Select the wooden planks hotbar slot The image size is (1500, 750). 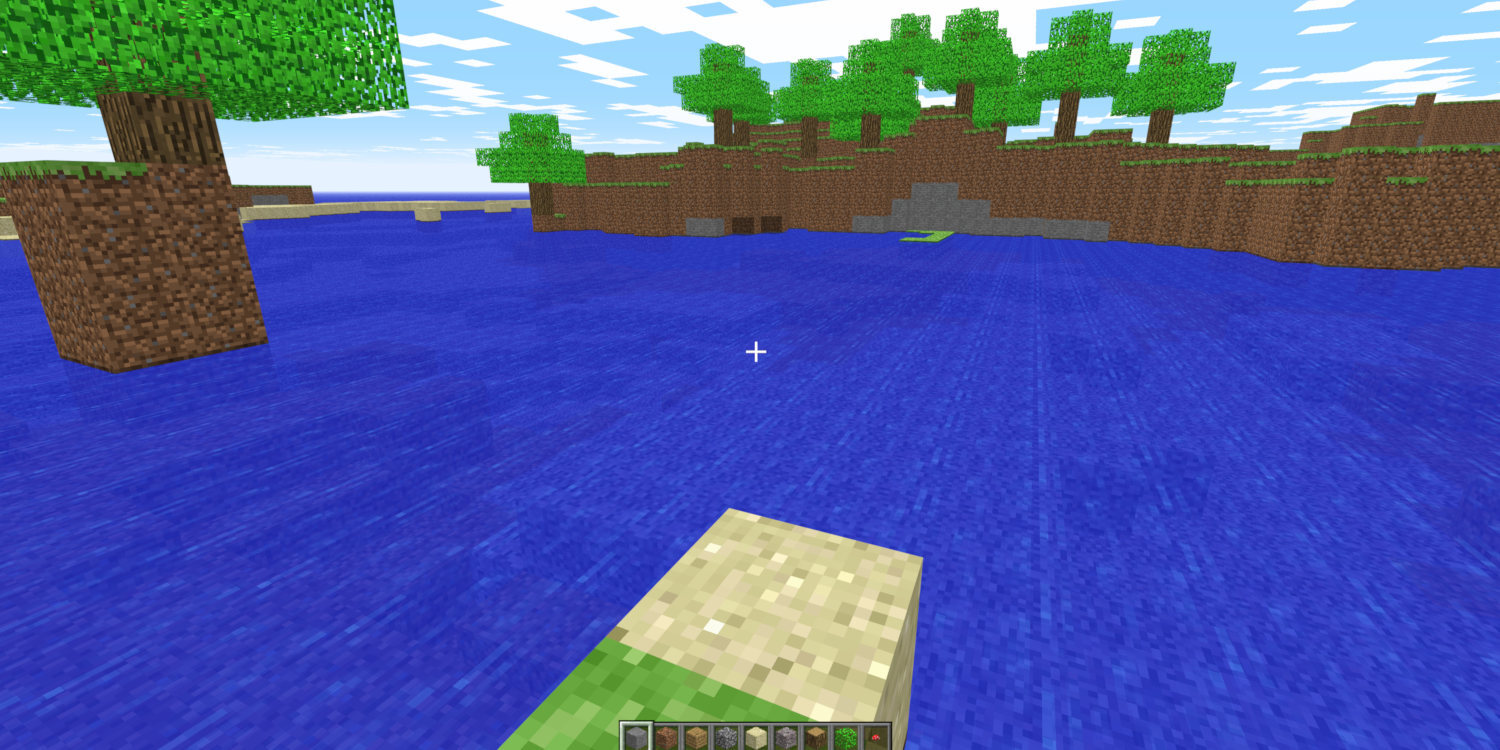point(698,737)
